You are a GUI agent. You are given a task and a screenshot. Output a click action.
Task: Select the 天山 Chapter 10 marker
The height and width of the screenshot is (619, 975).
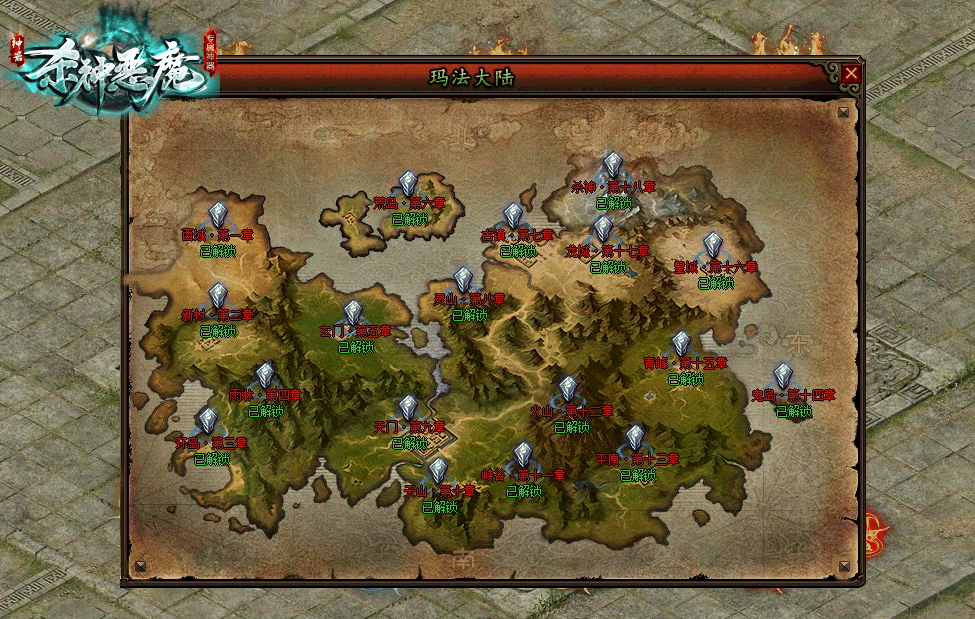[x=438, y=471]
